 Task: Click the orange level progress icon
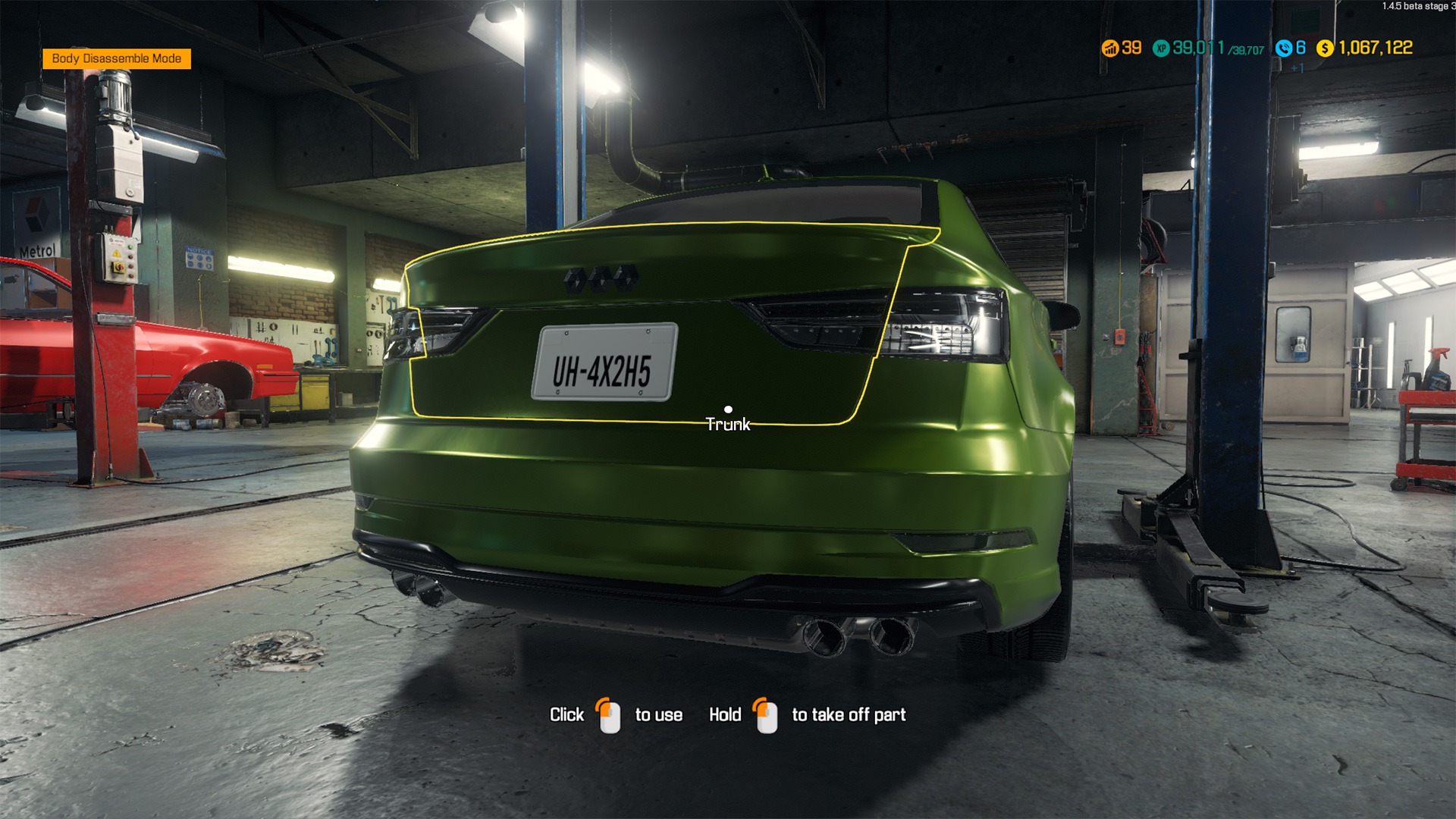click(x=1110, y=48)
